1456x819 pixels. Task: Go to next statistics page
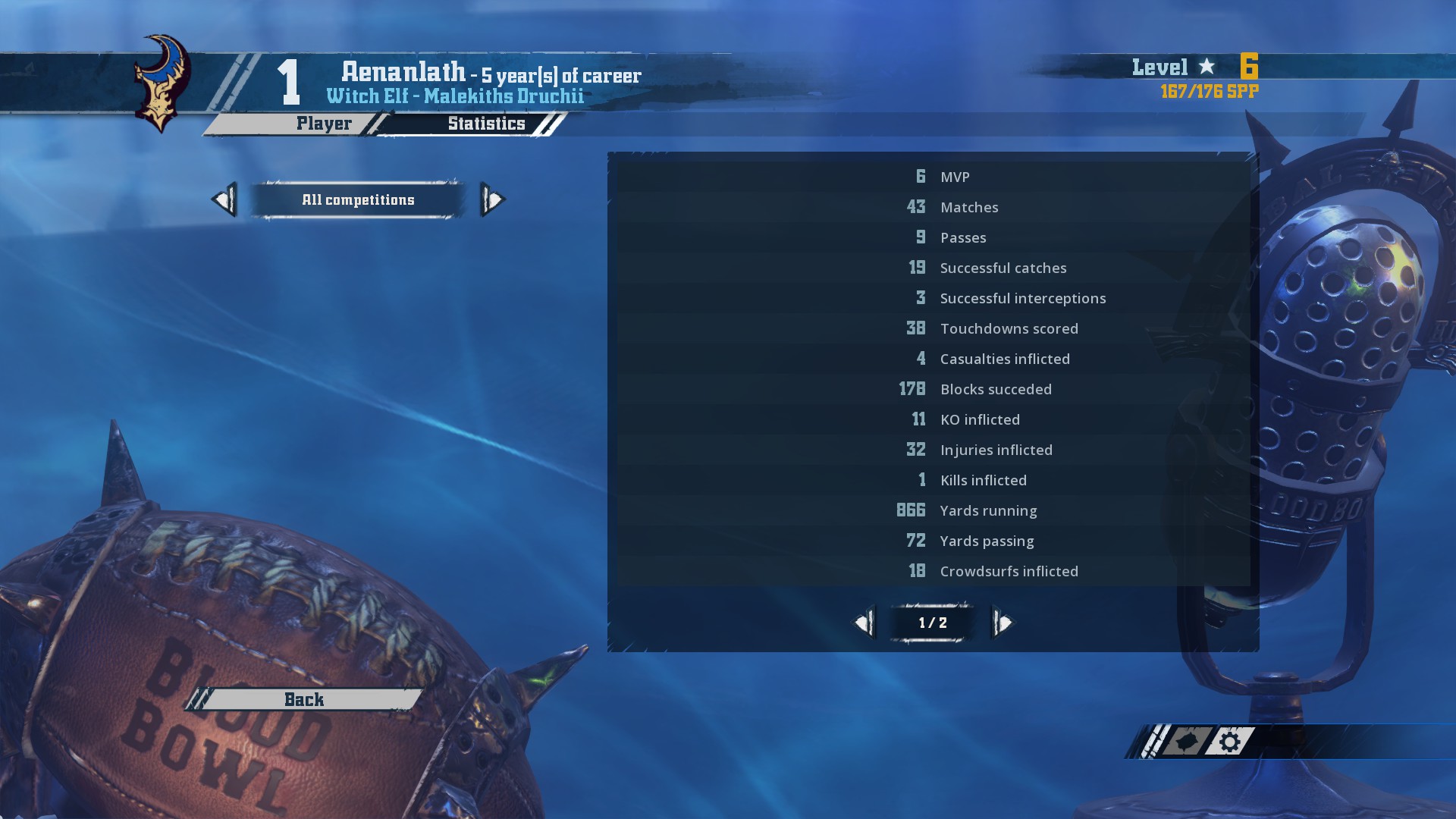pyautogui.click(x=1003, y=623)
